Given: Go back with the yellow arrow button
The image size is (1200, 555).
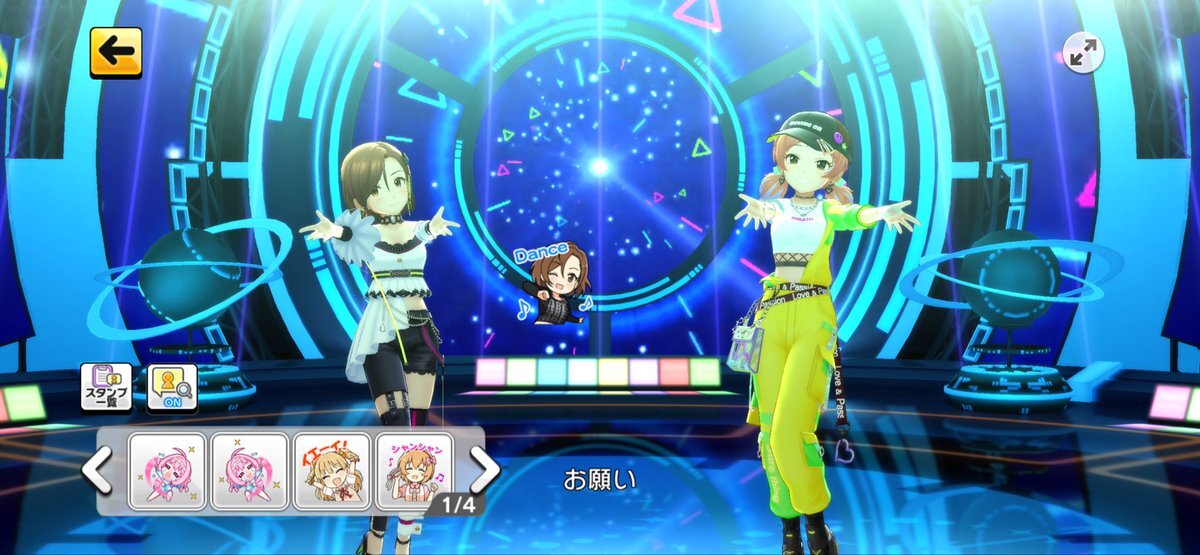Looking at the screenshot, I should click(x=116, y=52).
